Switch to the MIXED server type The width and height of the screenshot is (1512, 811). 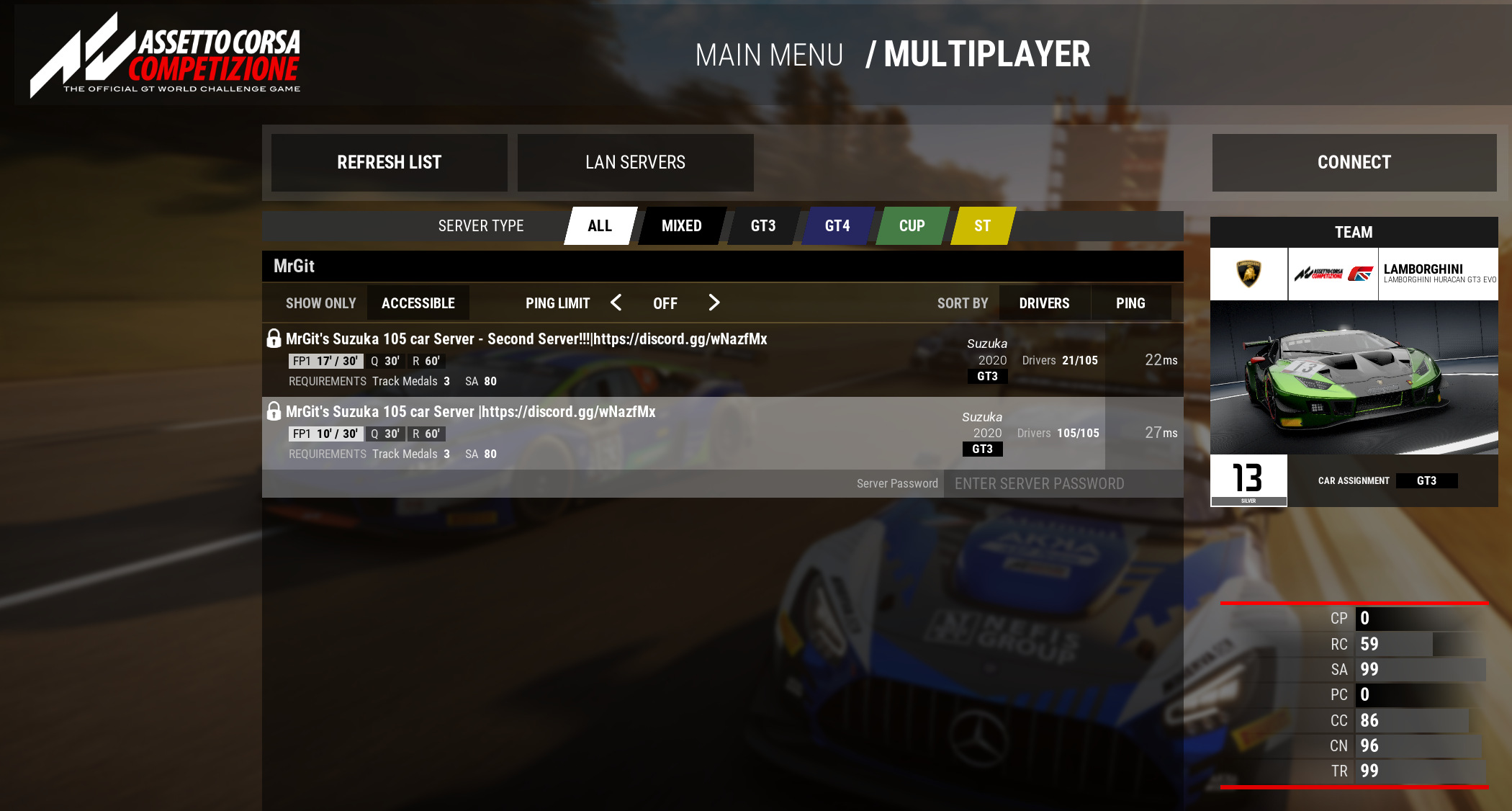click(x=681, y=226)
